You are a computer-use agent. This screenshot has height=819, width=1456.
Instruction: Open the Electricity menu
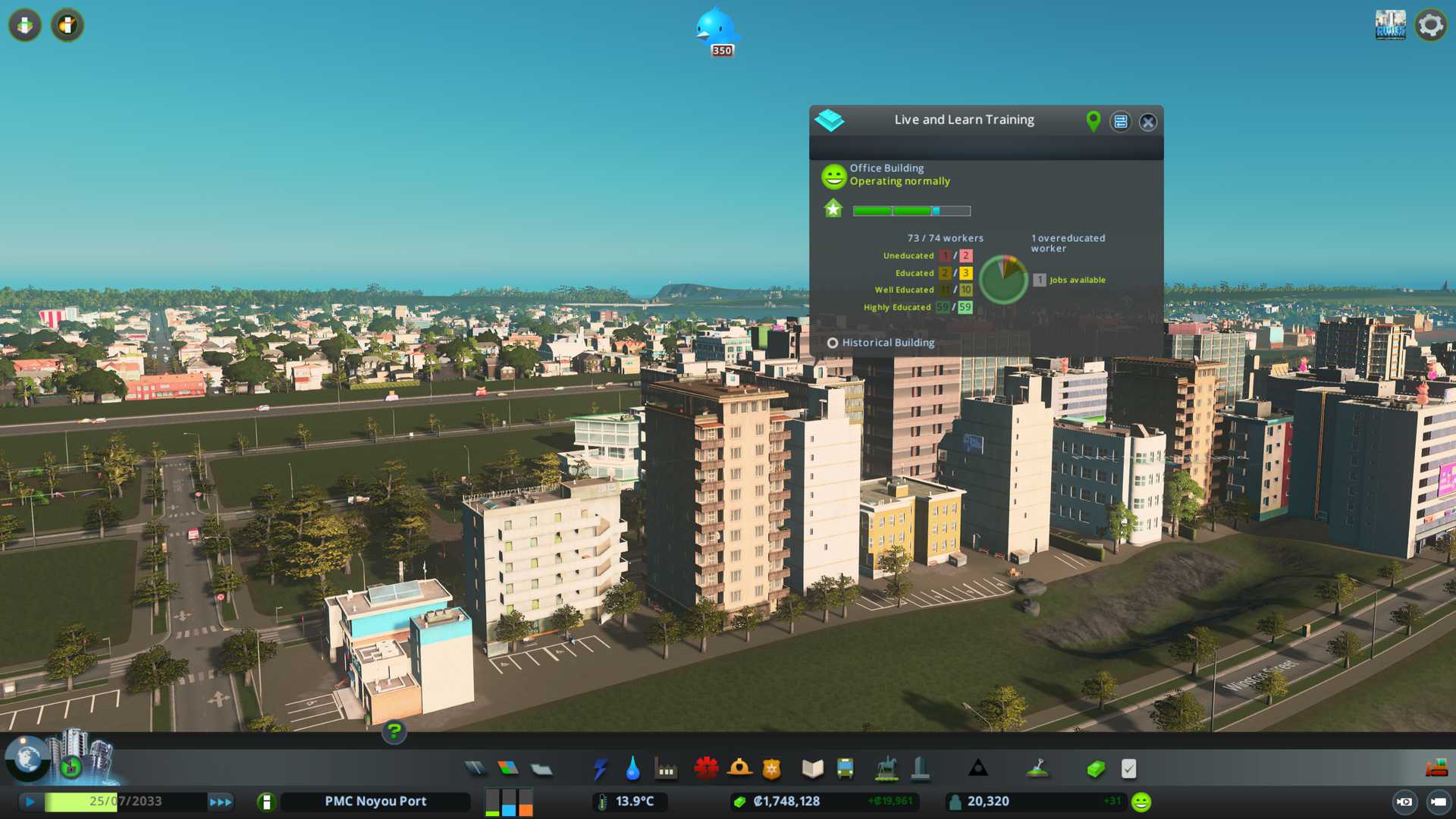pos(601,769)
